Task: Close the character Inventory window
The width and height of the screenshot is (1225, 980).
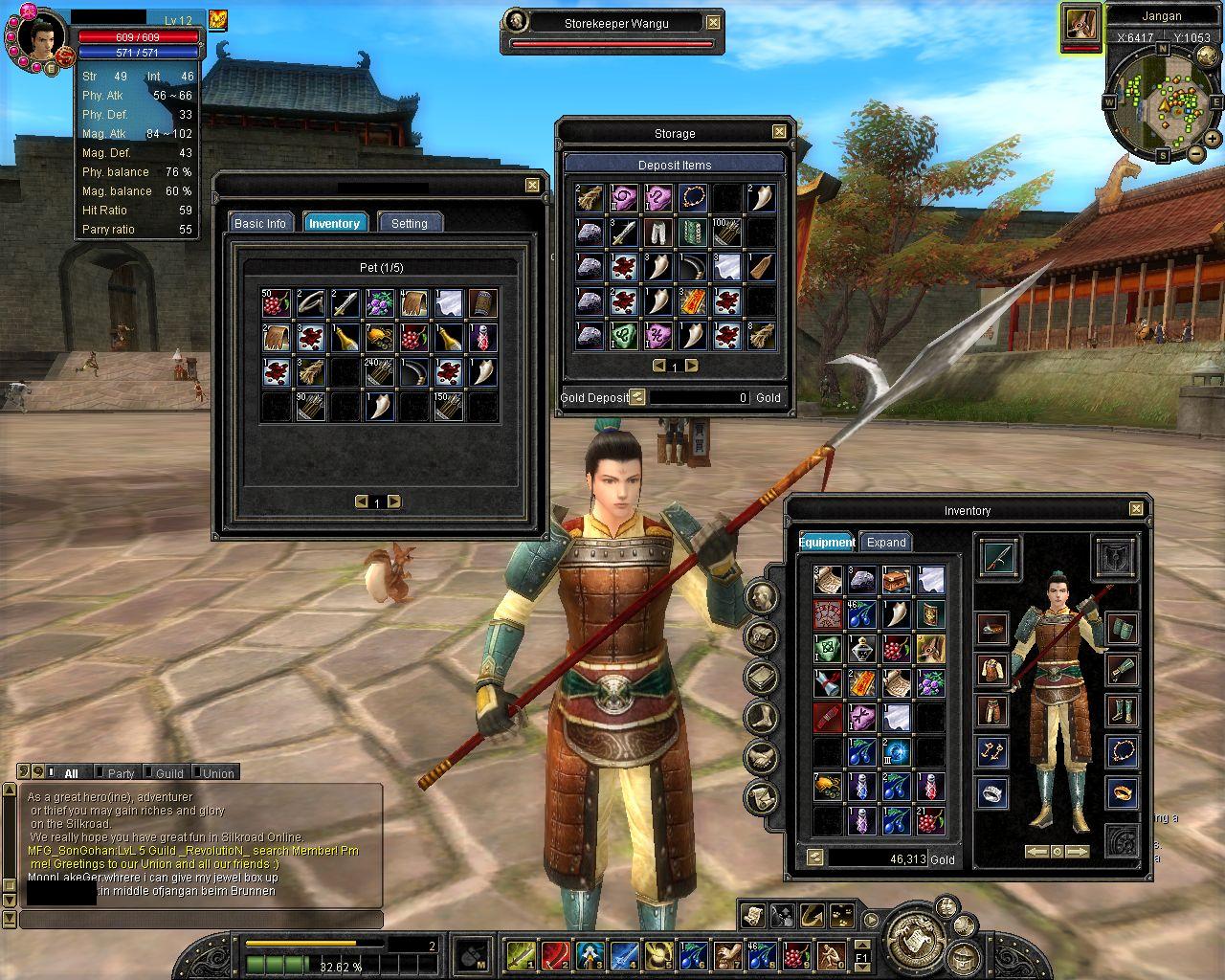Action: [1136, 509]
